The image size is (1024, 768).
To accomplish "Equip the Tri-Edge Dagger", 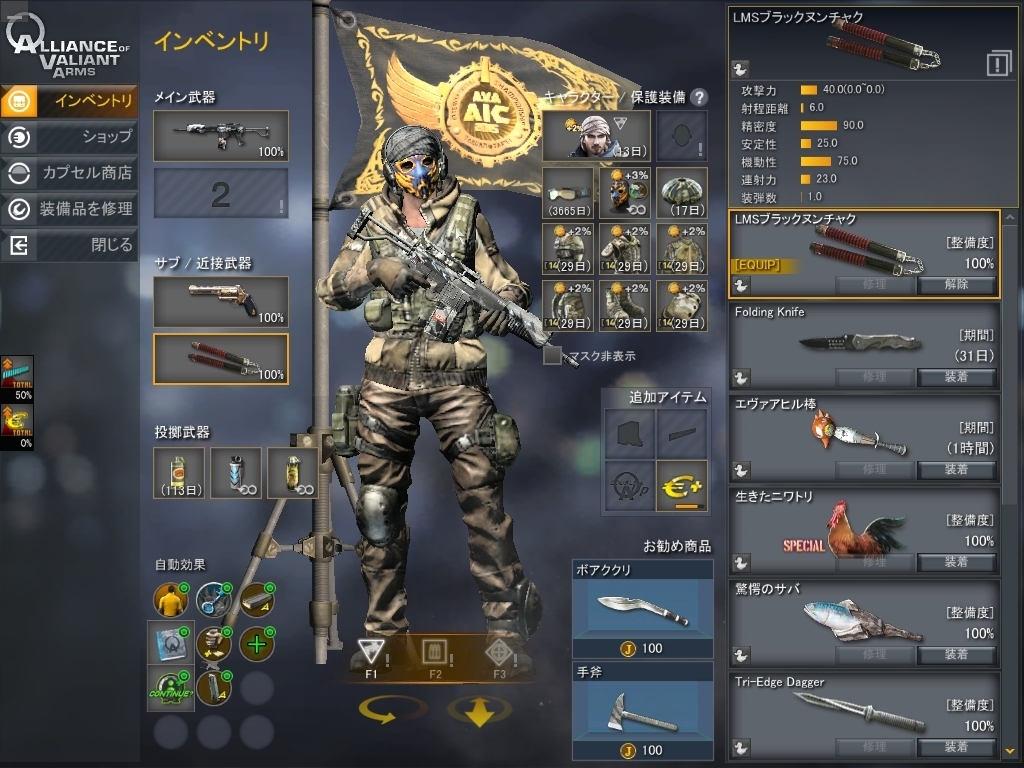I will click(x=956, y=746).
